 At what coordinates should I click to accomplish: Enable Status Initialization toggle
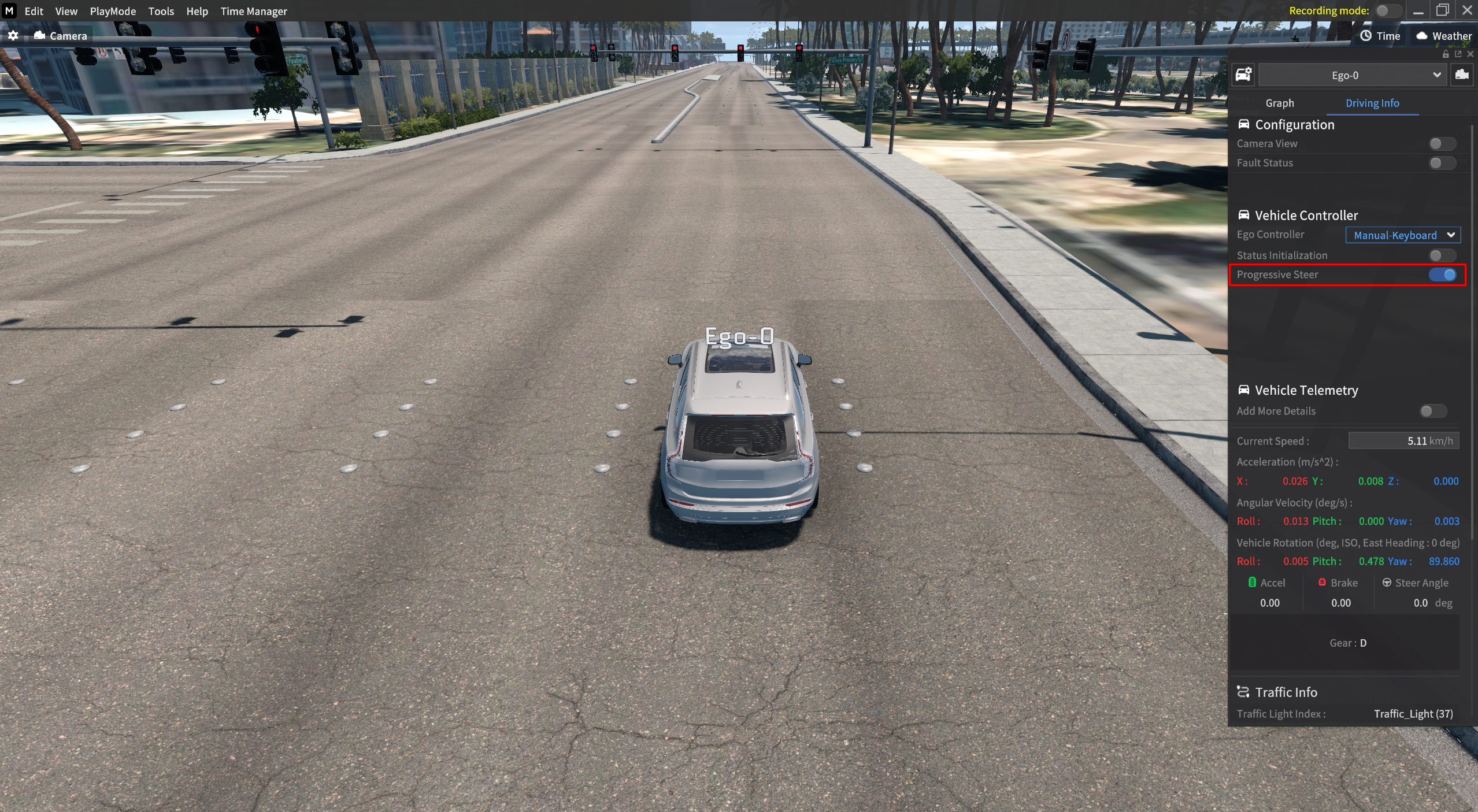click(x=1441, y=255)
